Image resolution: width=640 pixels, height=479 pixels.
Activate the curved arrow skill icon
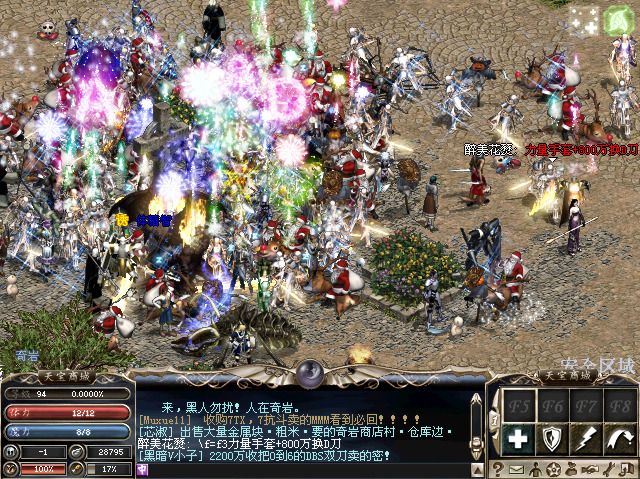tap(619, 438)
